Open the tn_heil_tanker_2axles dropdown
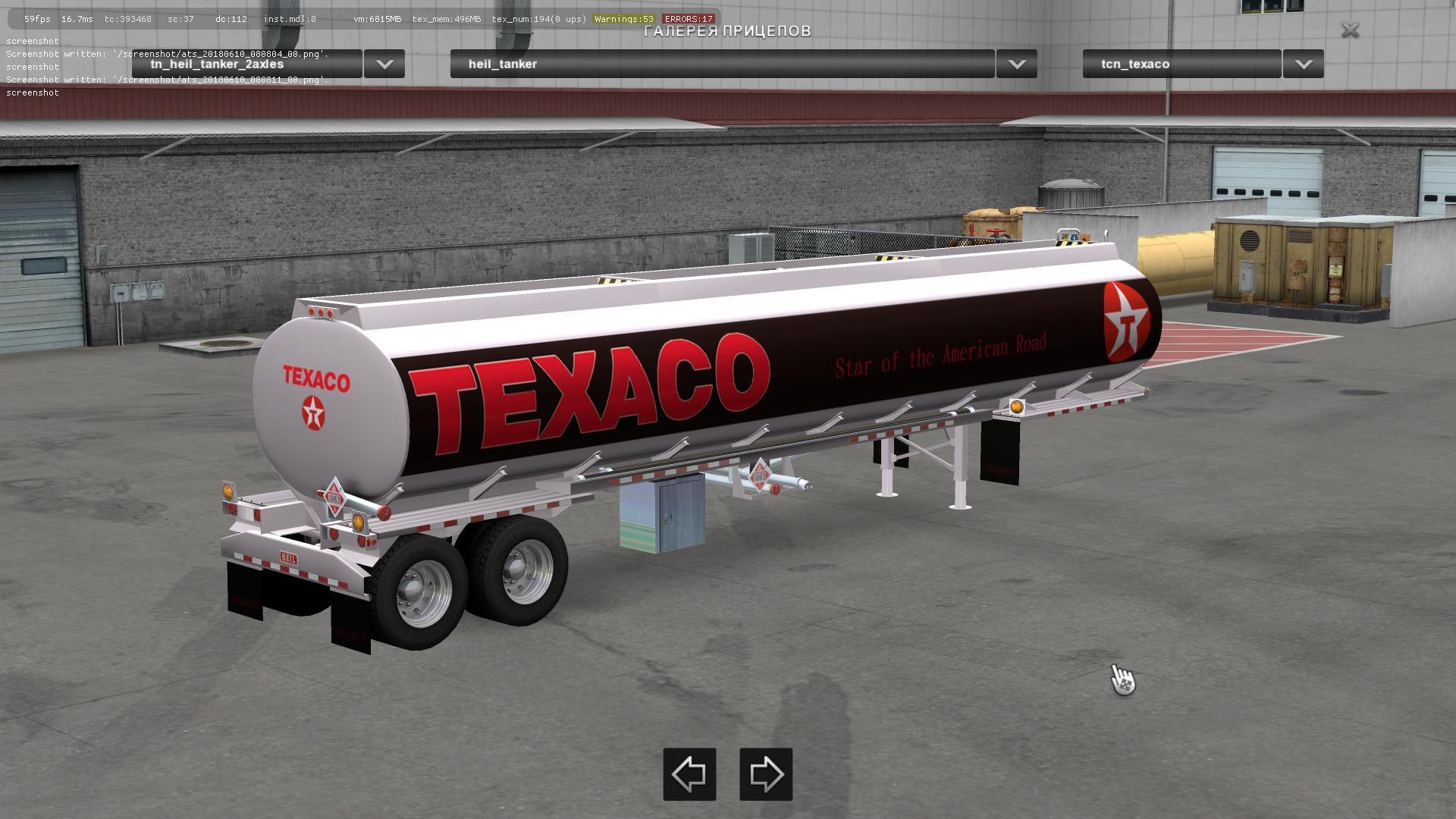 point(384,64)
